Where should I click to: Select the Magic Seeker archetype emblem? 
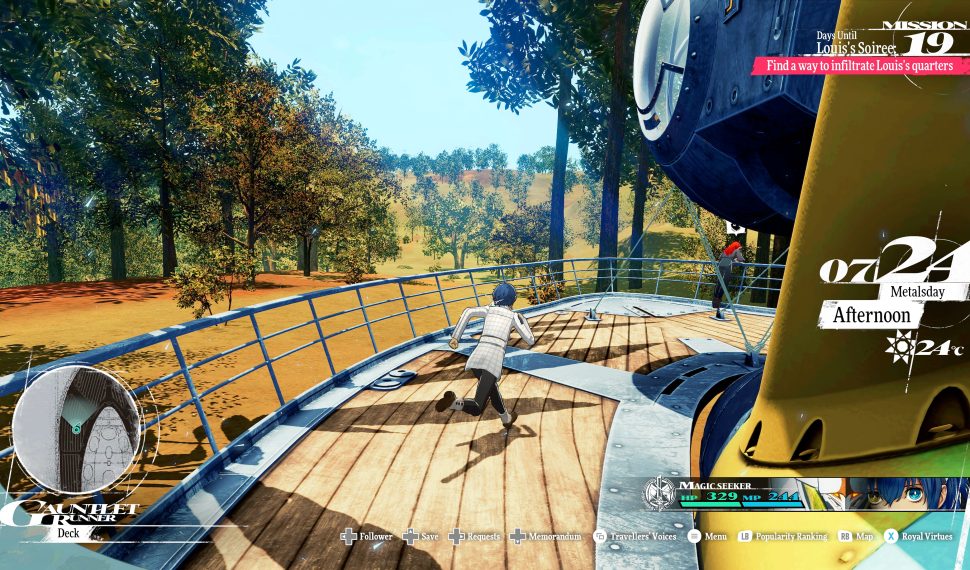(659, 493)
